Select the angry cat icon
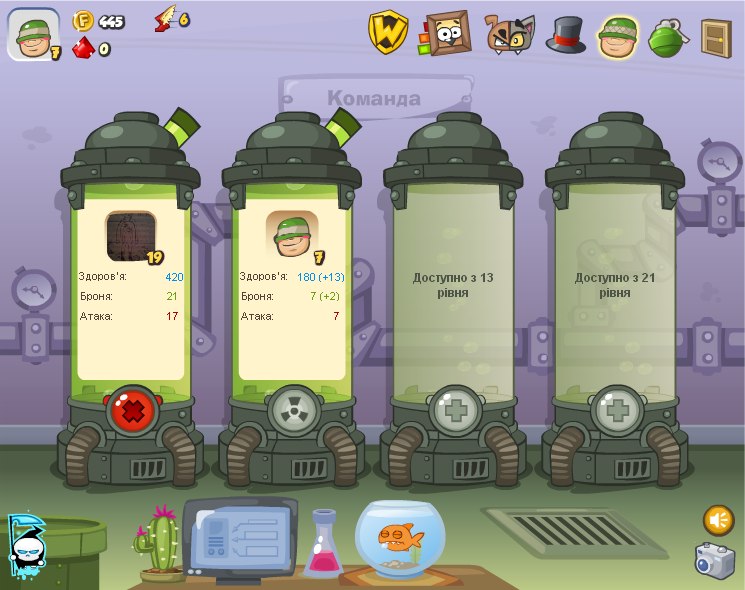 [x=509, y=34]
